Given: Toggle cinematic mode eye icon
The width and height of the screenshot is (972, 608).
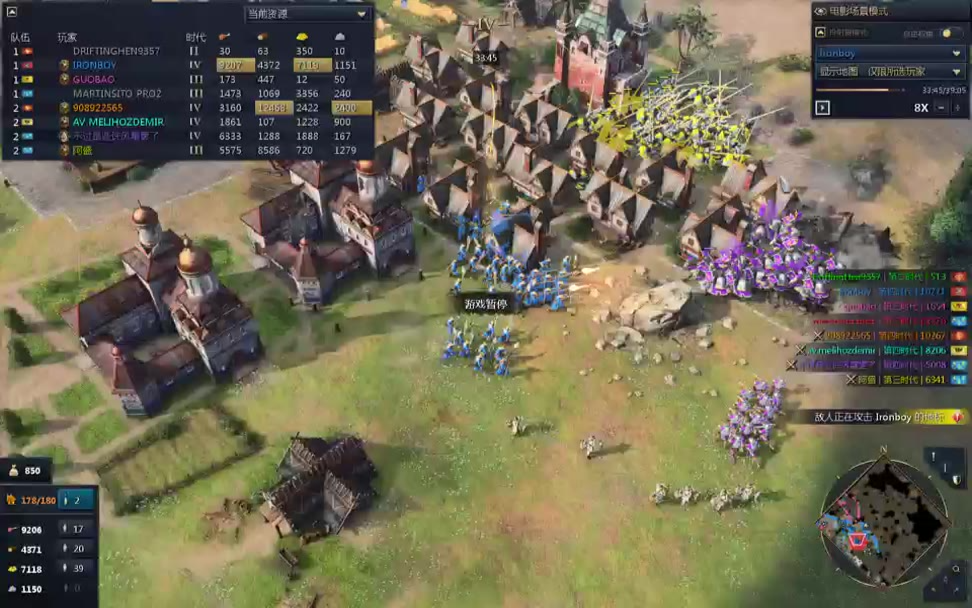Looking at the screenshot, I should click(x=821, y=11).
